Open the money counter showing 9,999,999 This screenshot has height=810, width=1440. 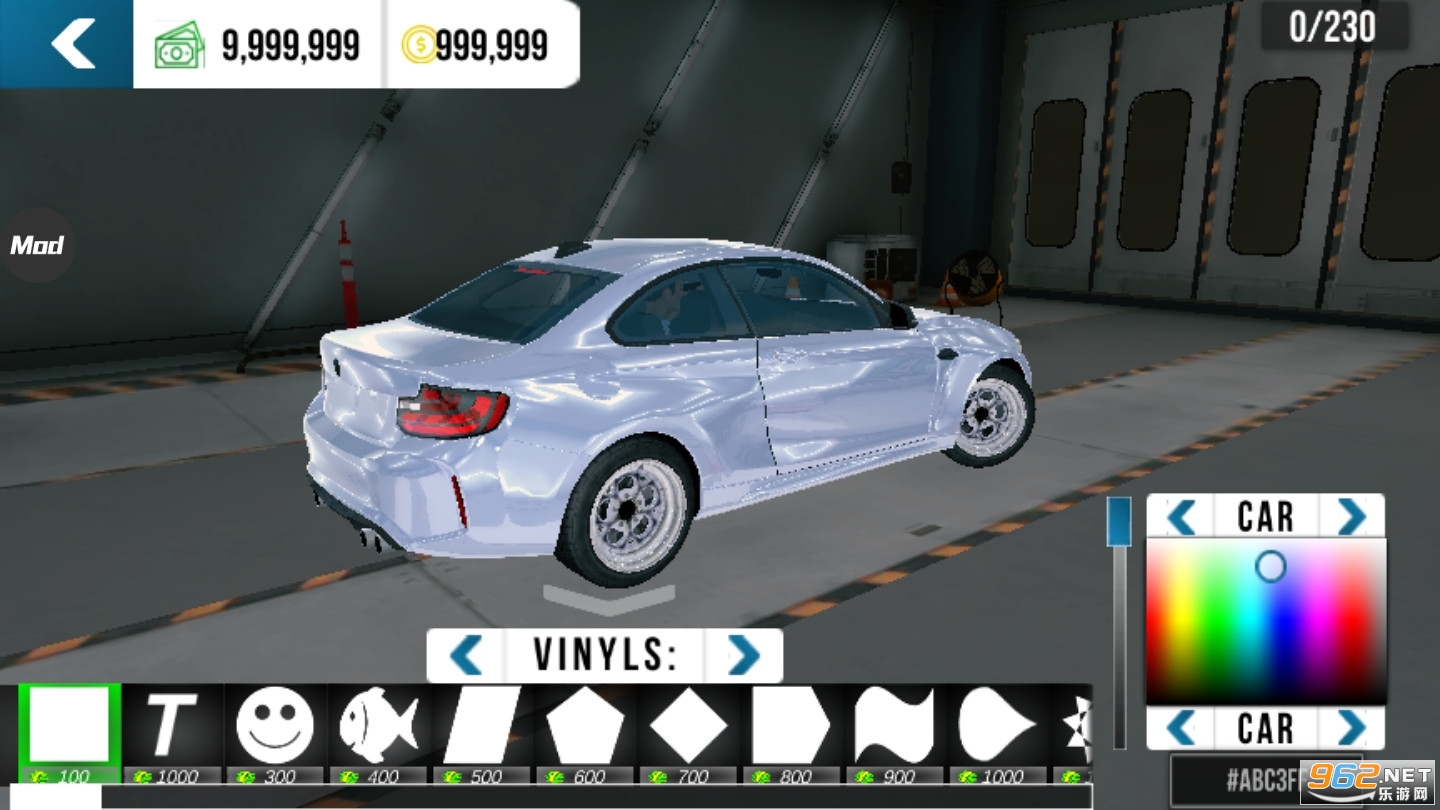(x=258, y=44)
